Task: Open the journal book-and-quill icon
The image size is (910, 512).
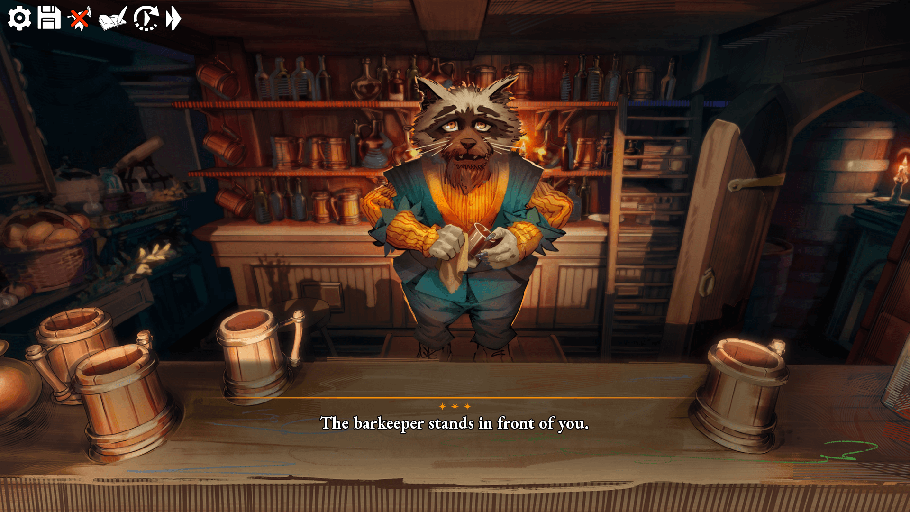Action: [x=113, y=18]
